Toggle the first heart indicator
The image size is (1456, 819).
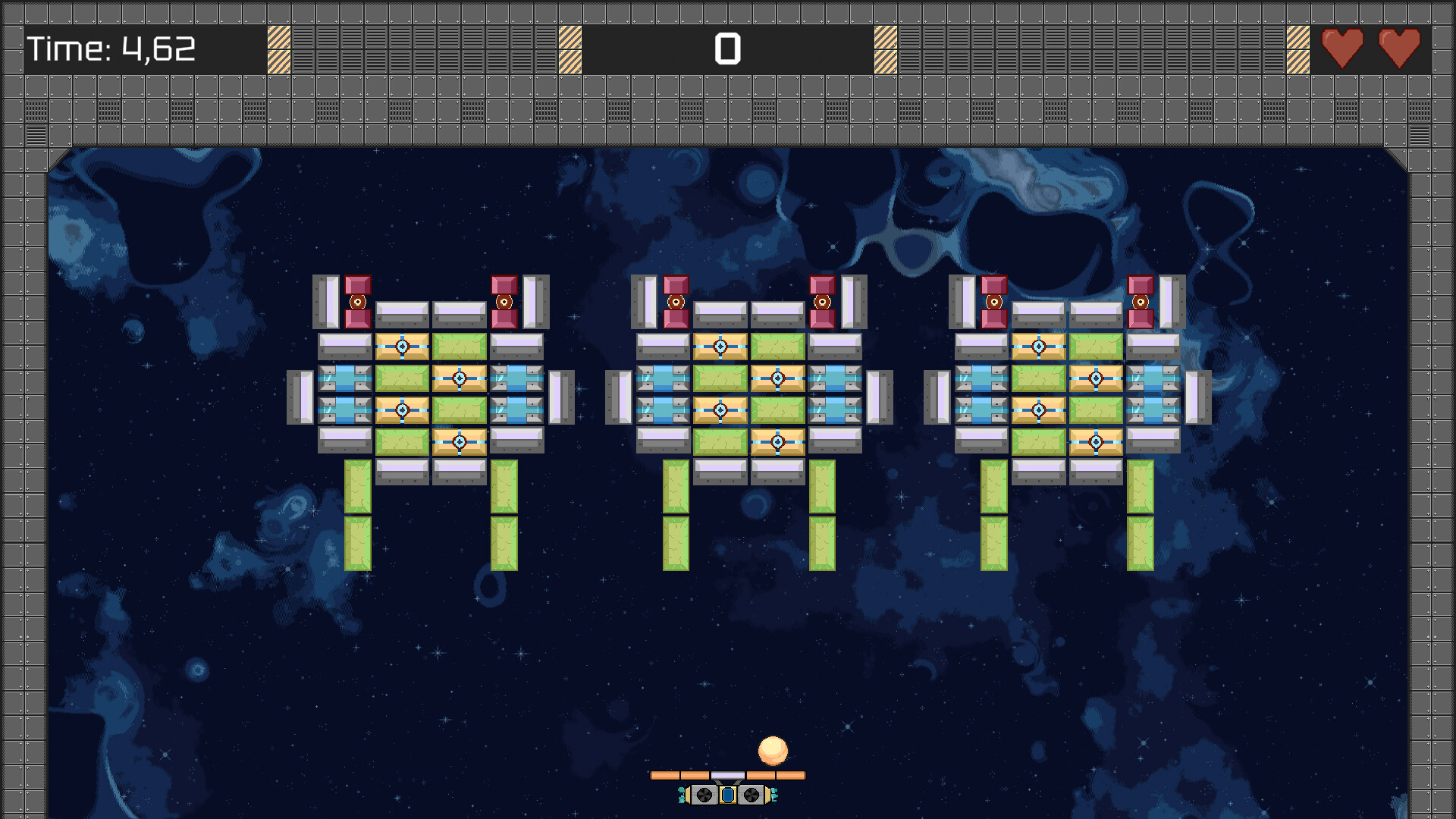tap(1343, 48)
